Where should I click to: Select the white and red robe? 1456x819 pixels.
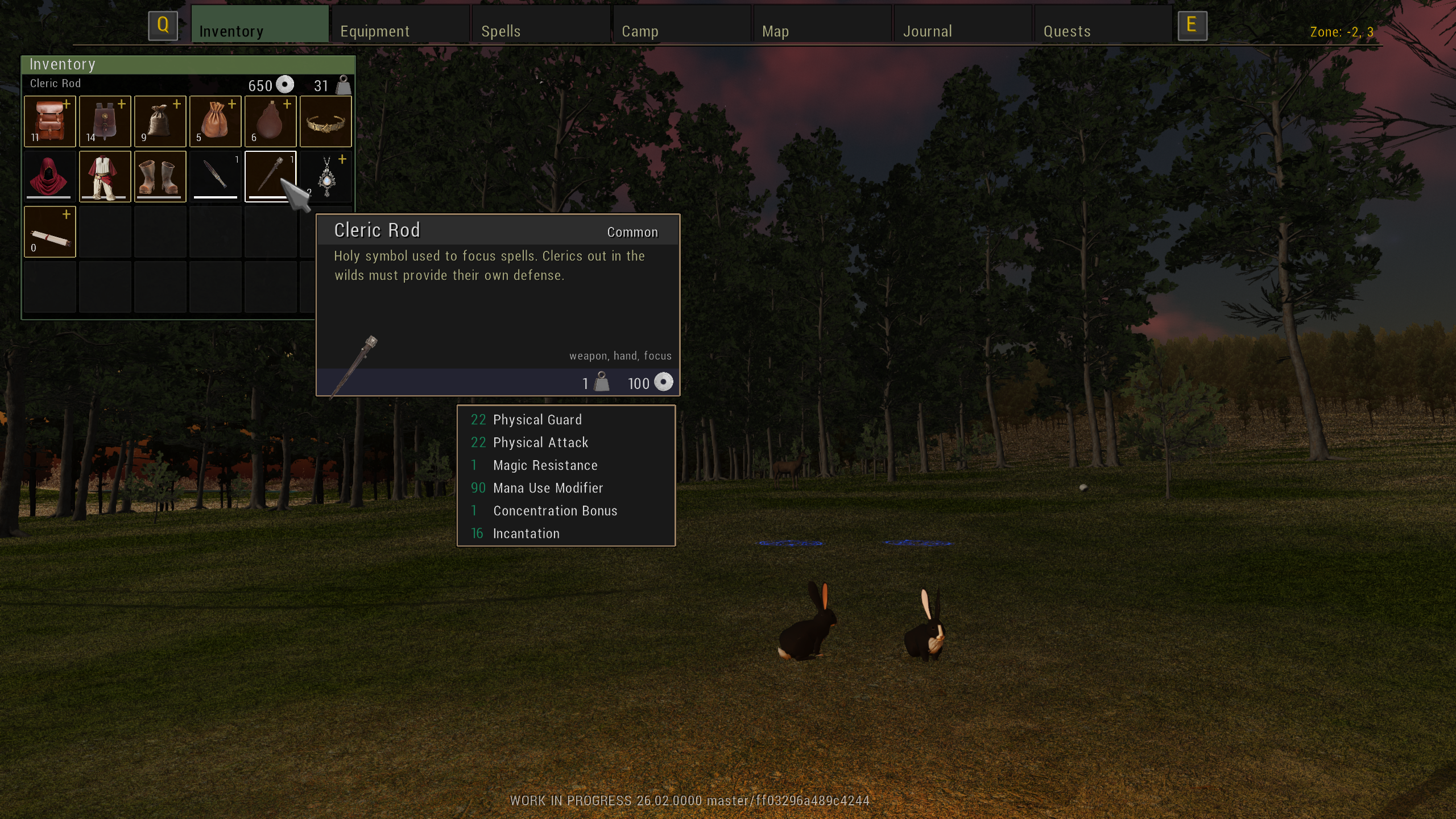point(105,176)
